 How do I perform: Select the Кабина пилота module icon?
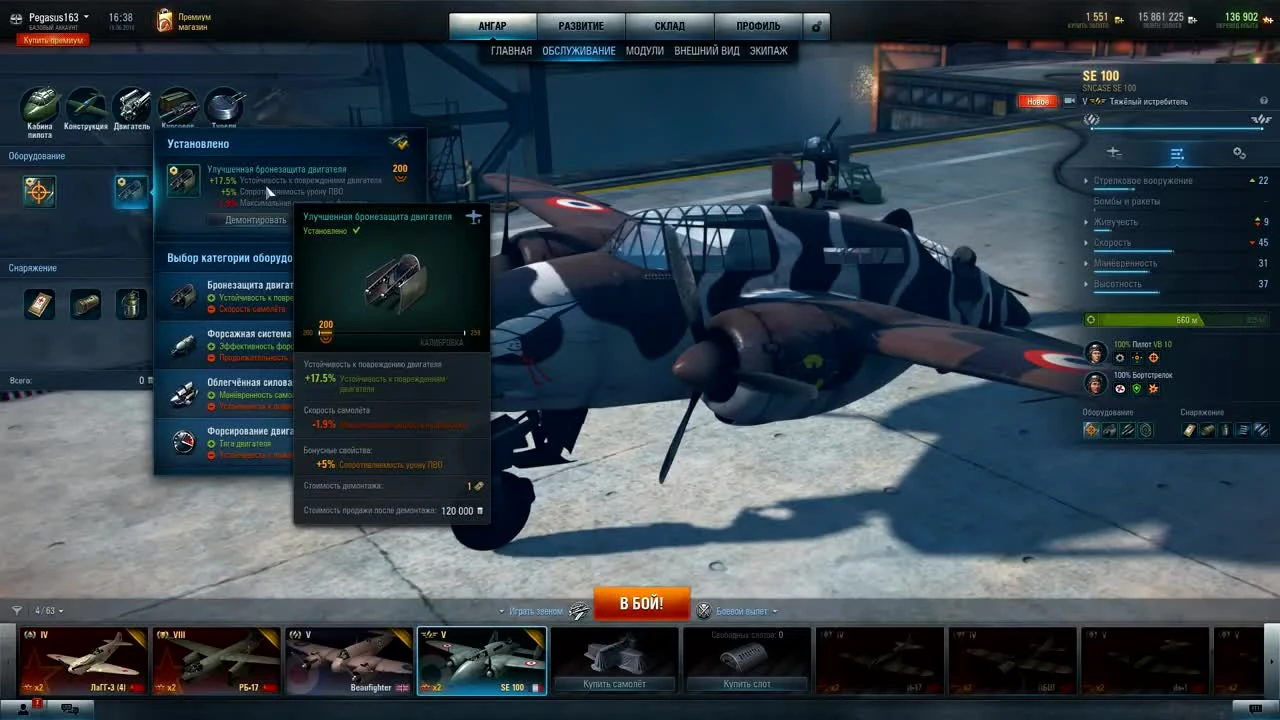[40, 105]
